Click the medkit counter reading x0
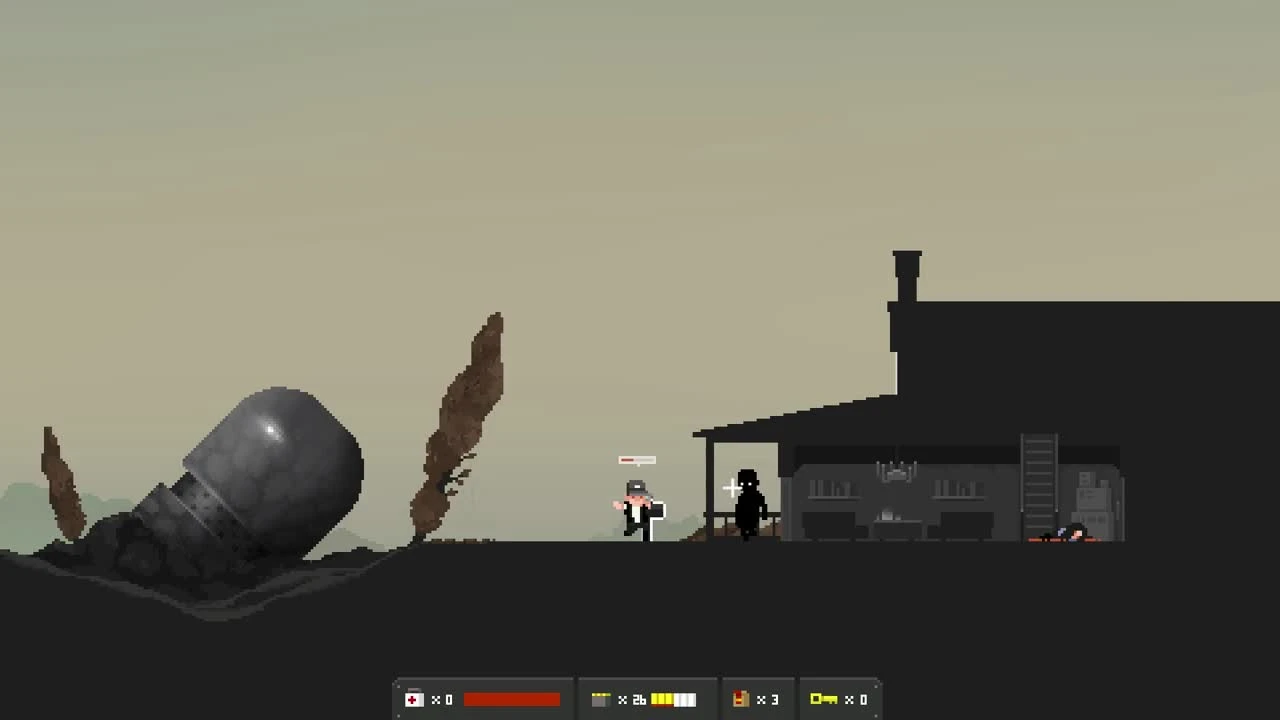 click(x=443, y=700)
